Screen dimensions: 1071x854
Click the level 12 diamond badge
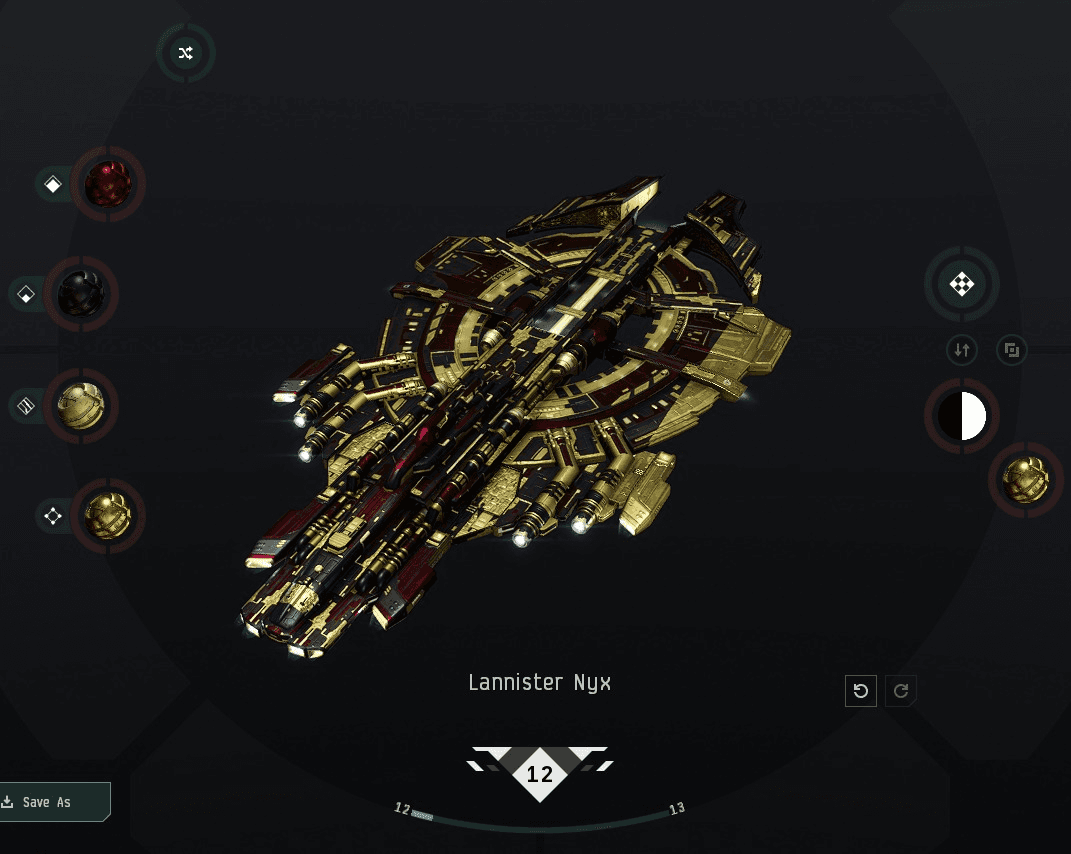click(x=540, y=774)
